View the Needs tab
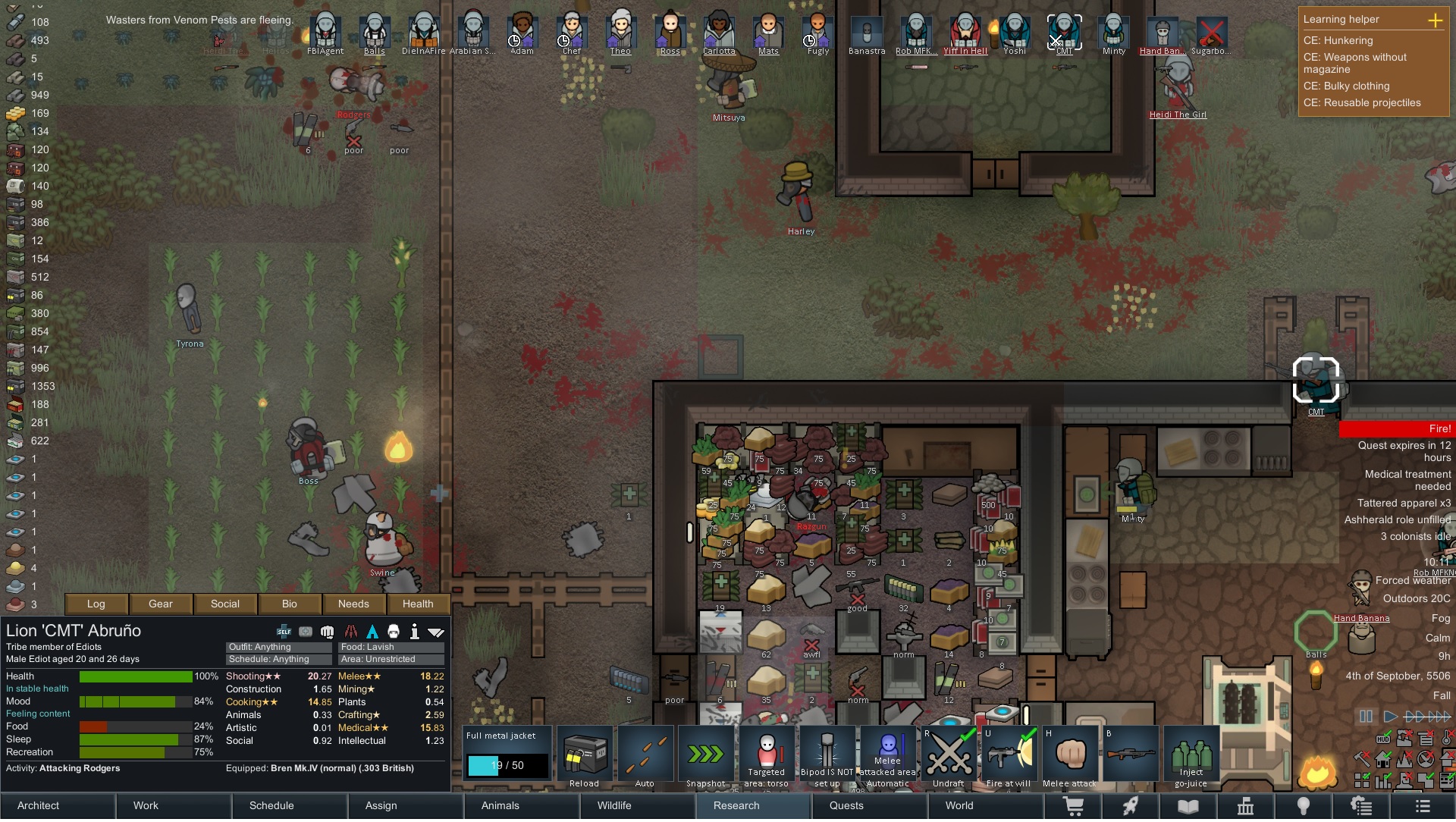This screenshot has width=1456, height=822. pyautogui.click(x=353, y=604)
